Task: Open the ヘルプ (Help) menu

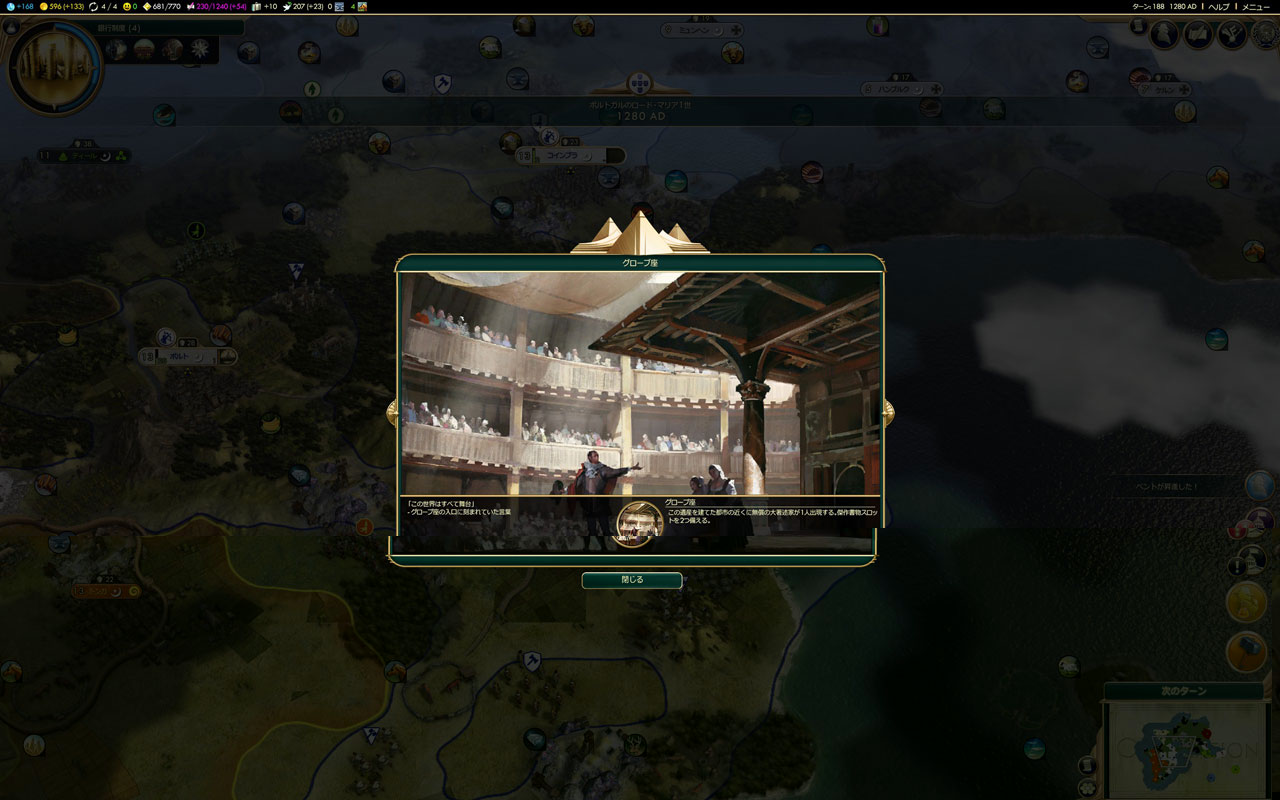Action: click(1219, 6)
